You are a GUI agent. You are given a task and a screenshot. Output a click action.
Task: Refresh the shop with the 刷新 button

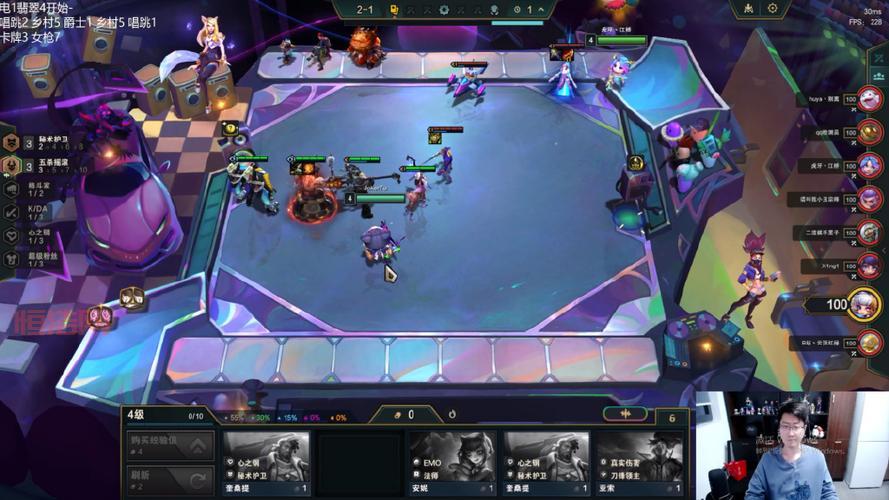pyautogui.click(x=170, y=480)
